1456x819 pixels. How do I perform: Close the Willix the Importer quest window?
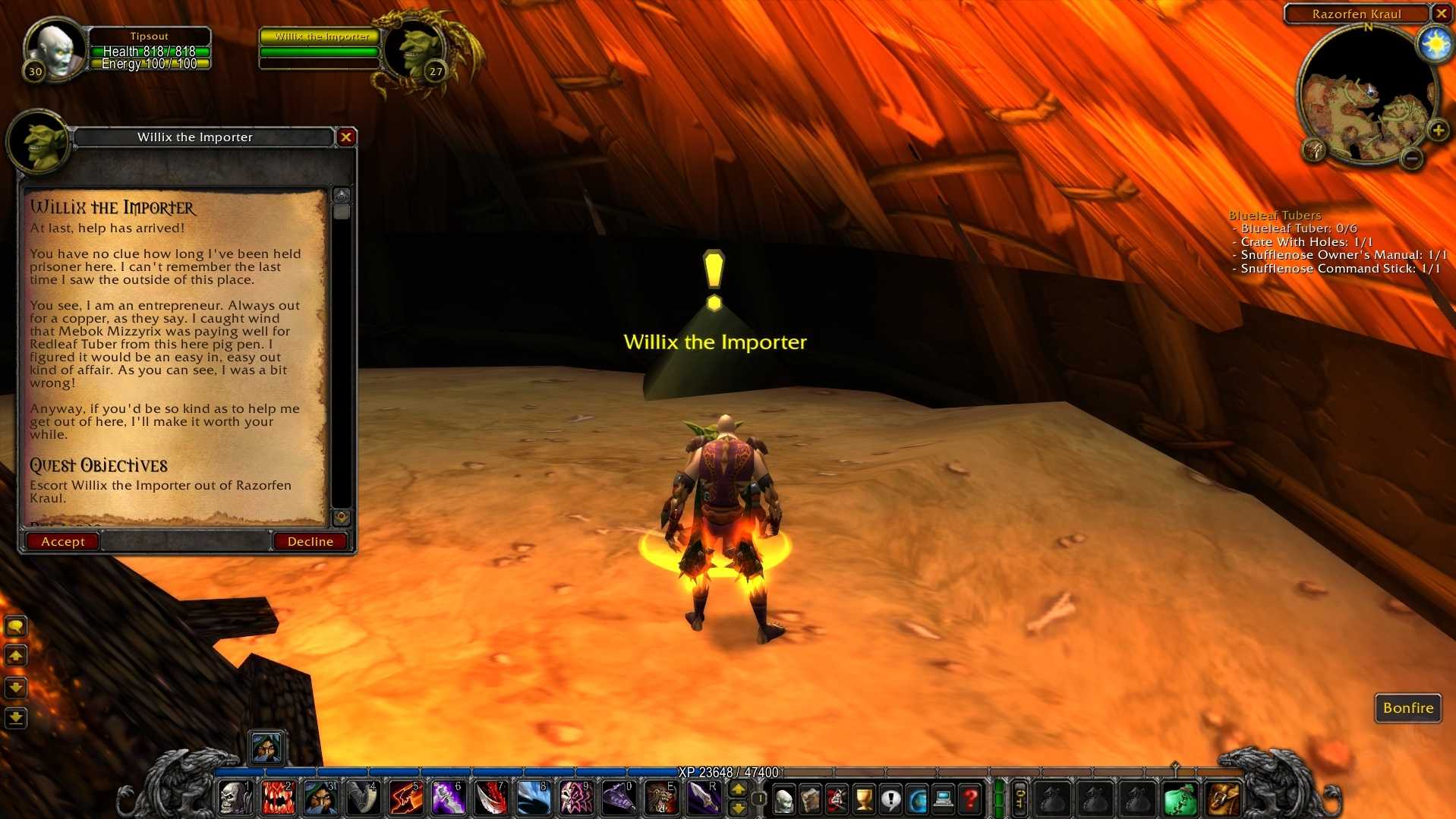[346, 137]
